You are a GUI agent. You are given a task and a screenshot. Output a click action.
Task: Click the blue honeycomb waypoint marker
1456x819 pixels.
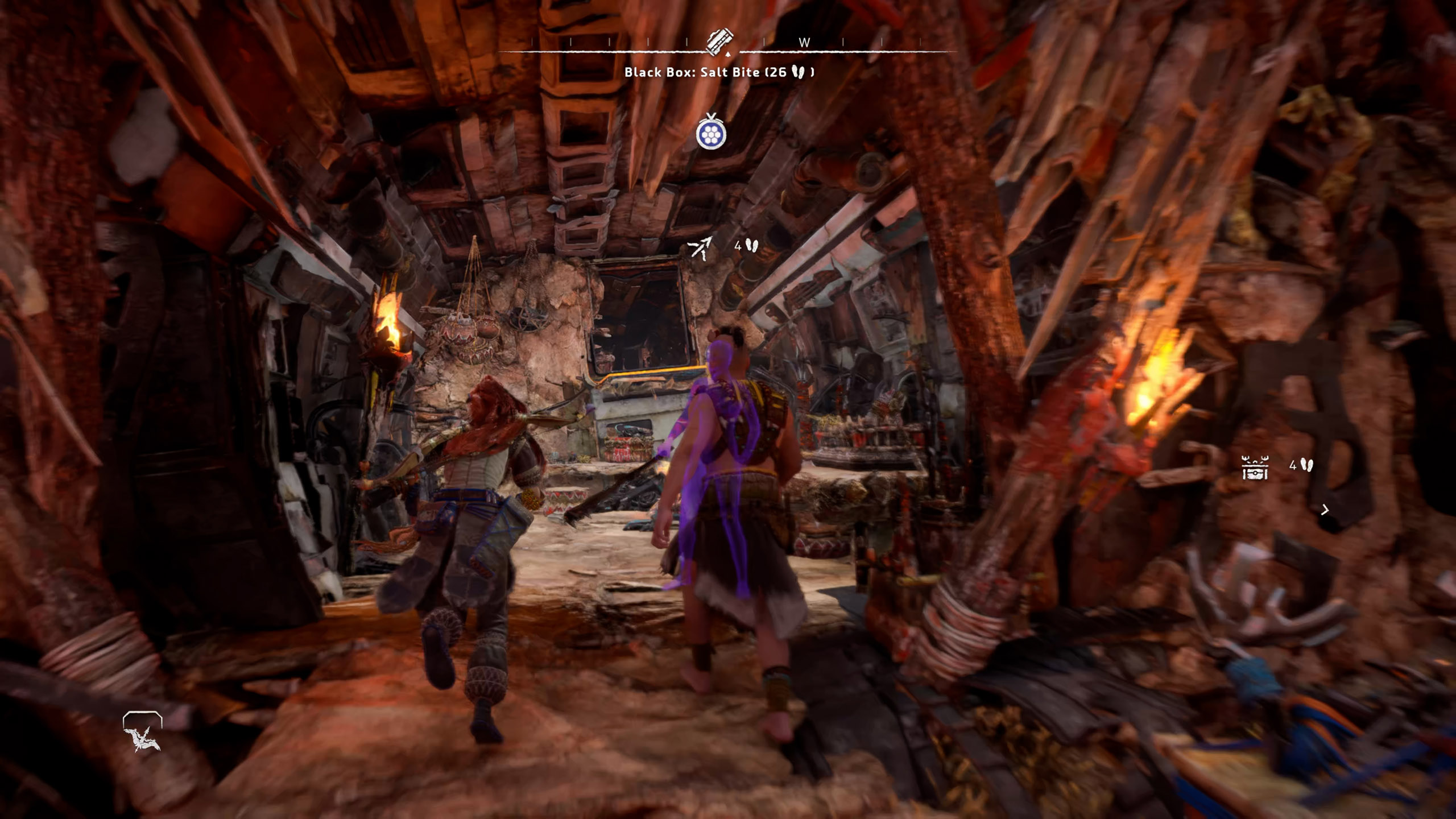[711, 133]
